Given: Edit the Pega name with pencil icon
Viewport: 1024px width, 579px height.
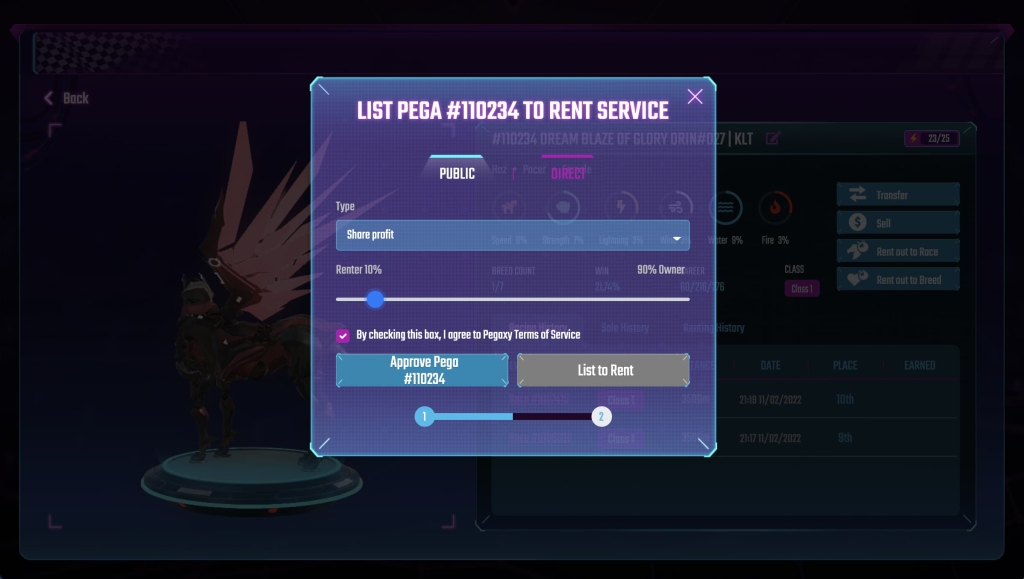Looking at the screenshot, I should tap(773, 138).
